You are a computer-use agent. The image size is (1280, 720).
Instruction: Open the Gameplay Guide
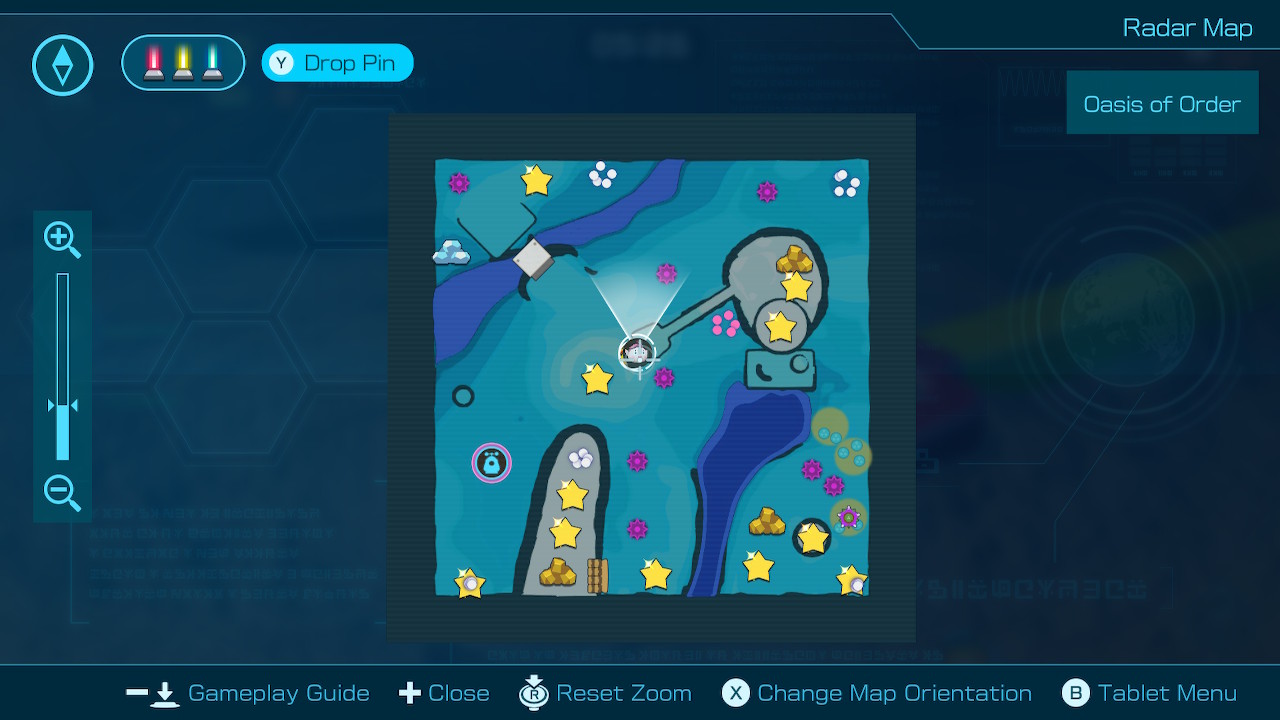point(248,693)
